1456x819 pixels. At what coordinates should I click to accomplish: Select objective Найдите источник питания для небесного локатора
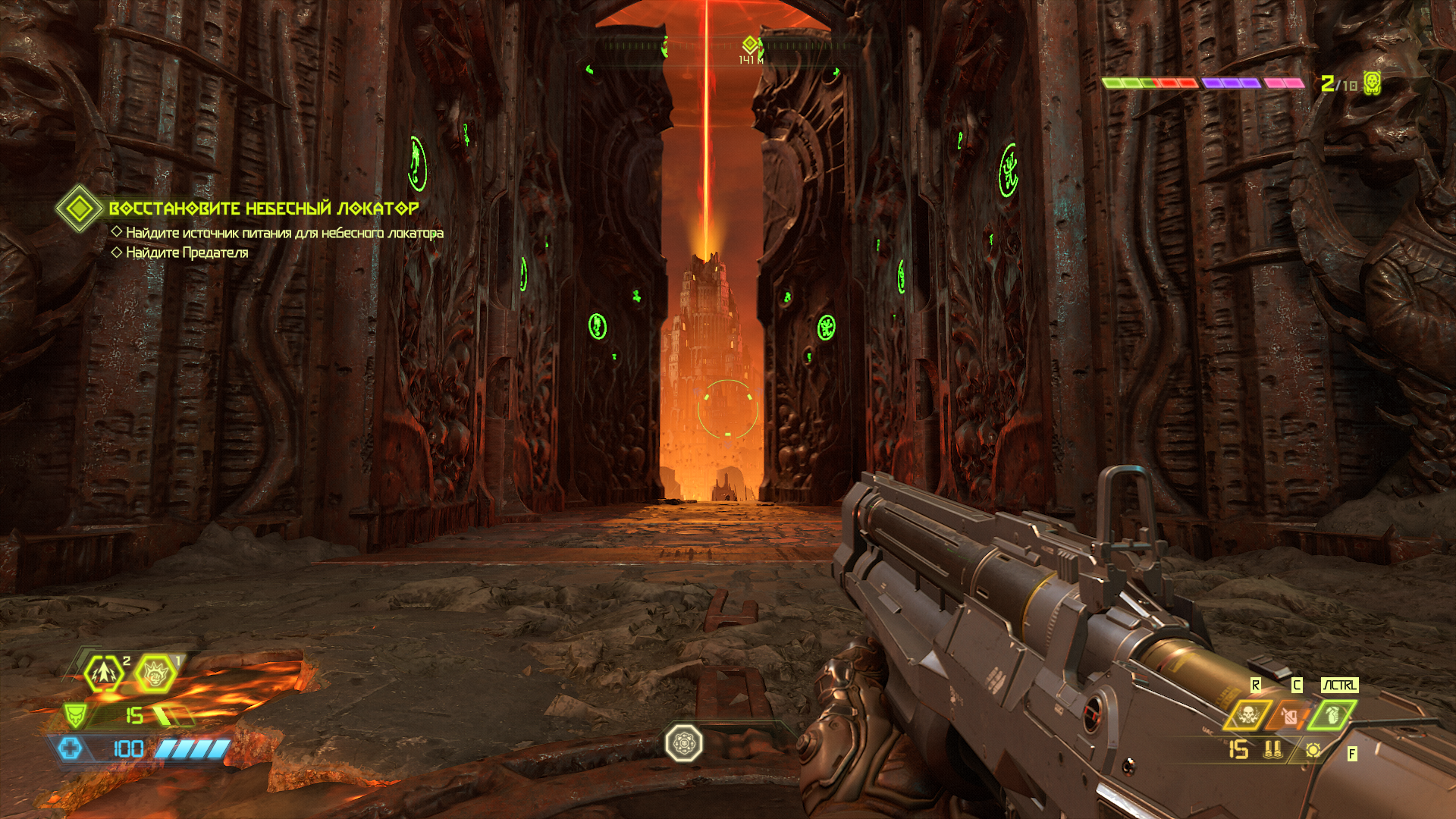[284, 233]
